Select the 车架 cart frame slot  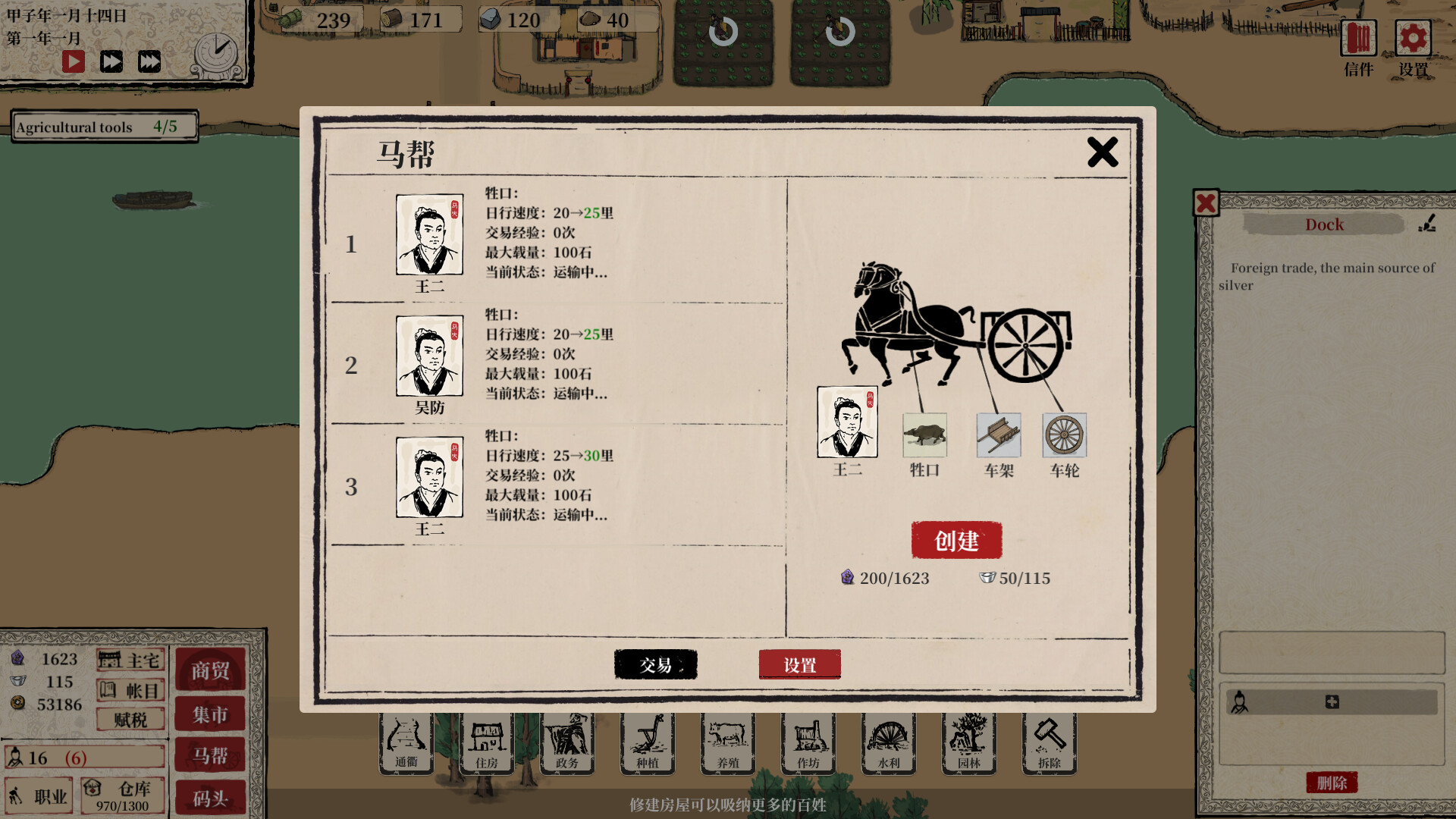coord(998,436)
